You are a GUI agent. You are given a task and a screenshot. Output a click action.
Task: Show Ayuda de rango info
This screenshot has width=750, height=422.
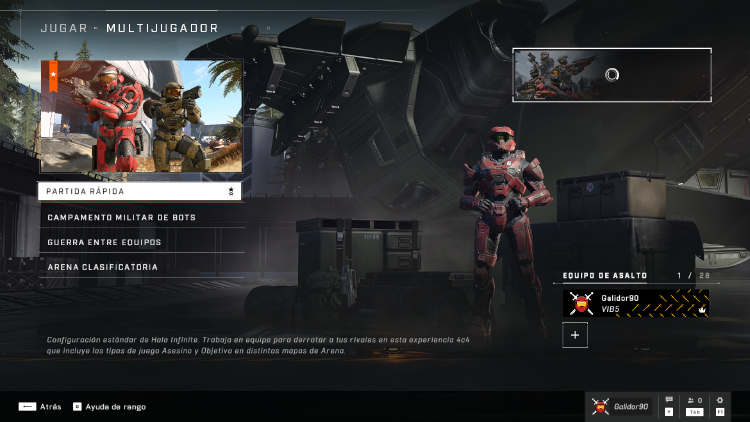pyautogui.click(x=110, y=407)
